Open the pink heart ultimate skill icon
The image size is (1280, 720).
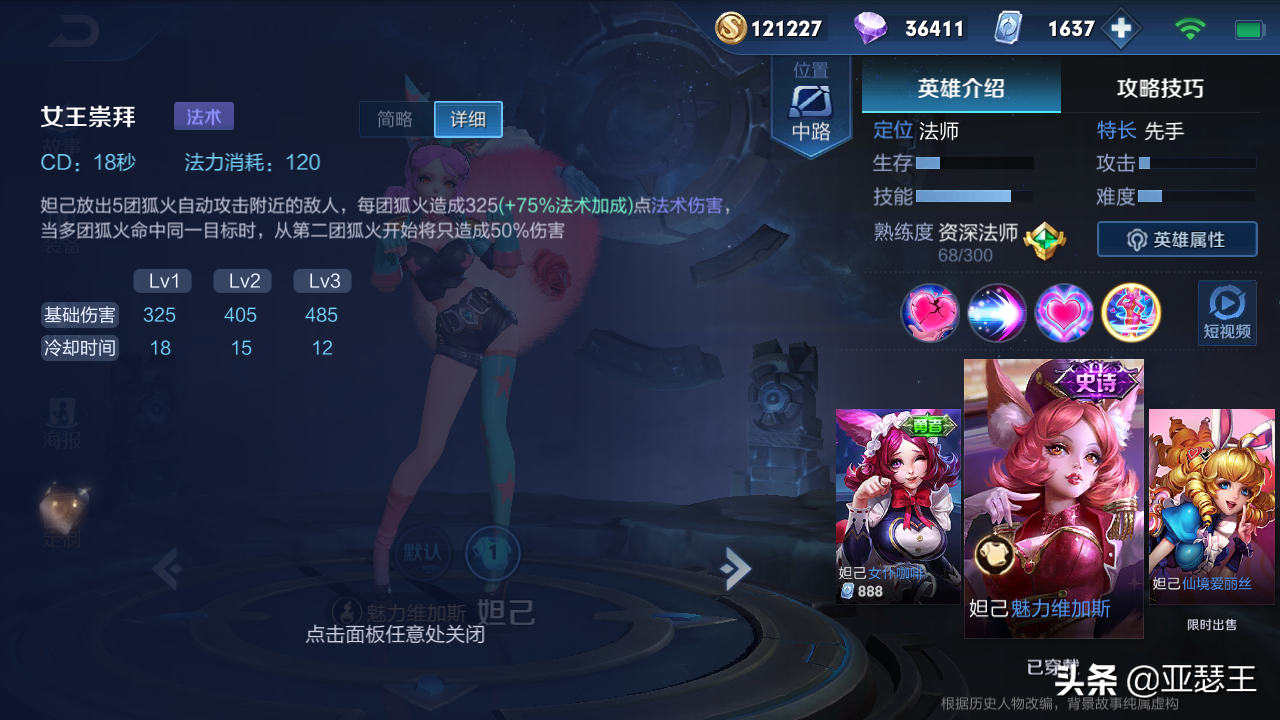[1064, 313]
